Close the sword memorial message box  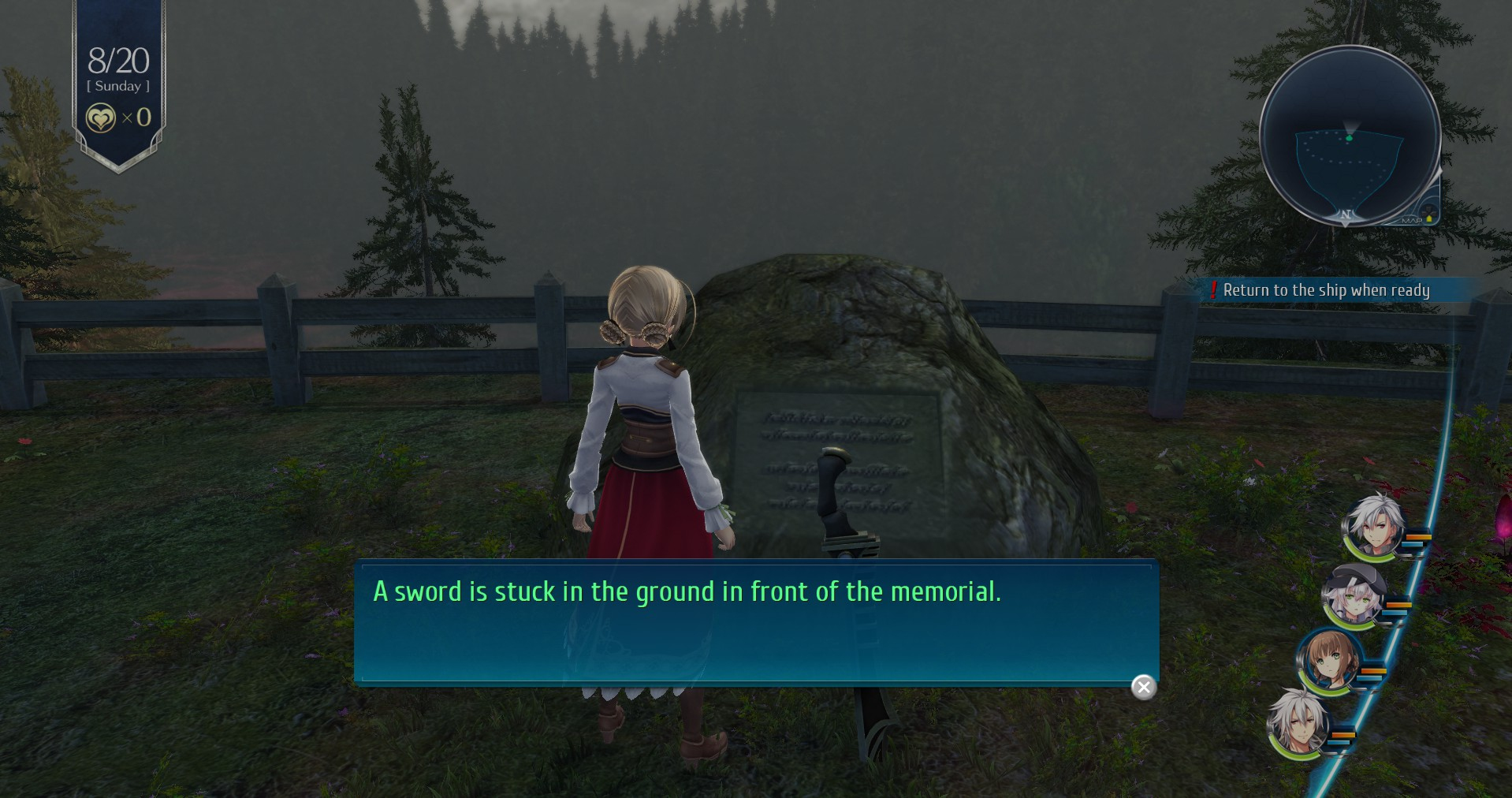[x=1144, y=688]
